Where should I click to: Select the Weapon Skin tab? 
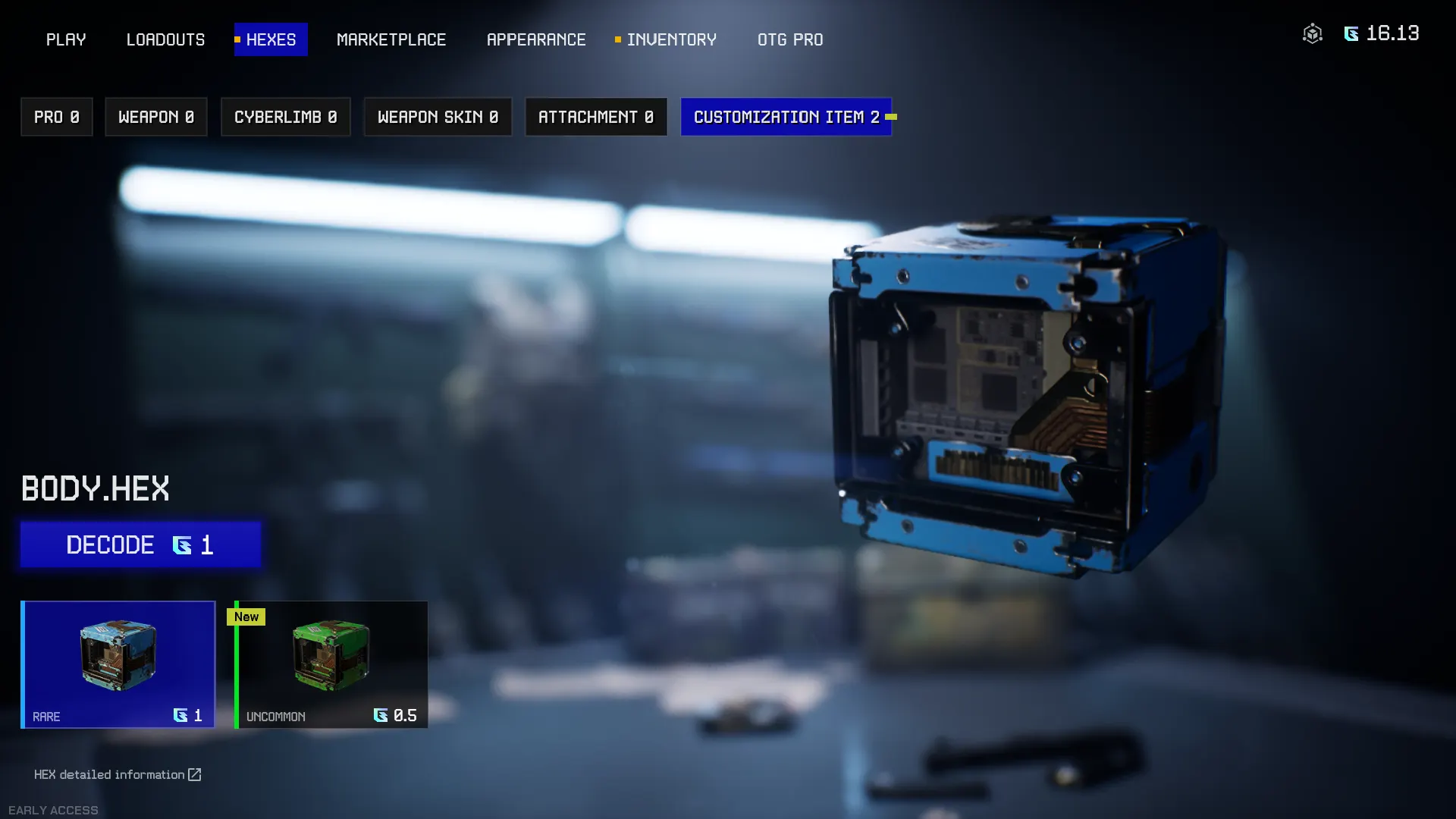coord(438,117)
